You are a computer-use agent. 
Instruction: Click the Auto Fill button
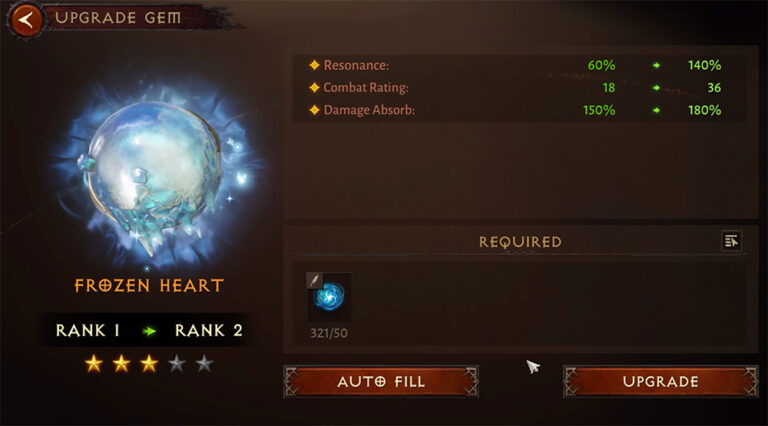click(x=381, y=381)
